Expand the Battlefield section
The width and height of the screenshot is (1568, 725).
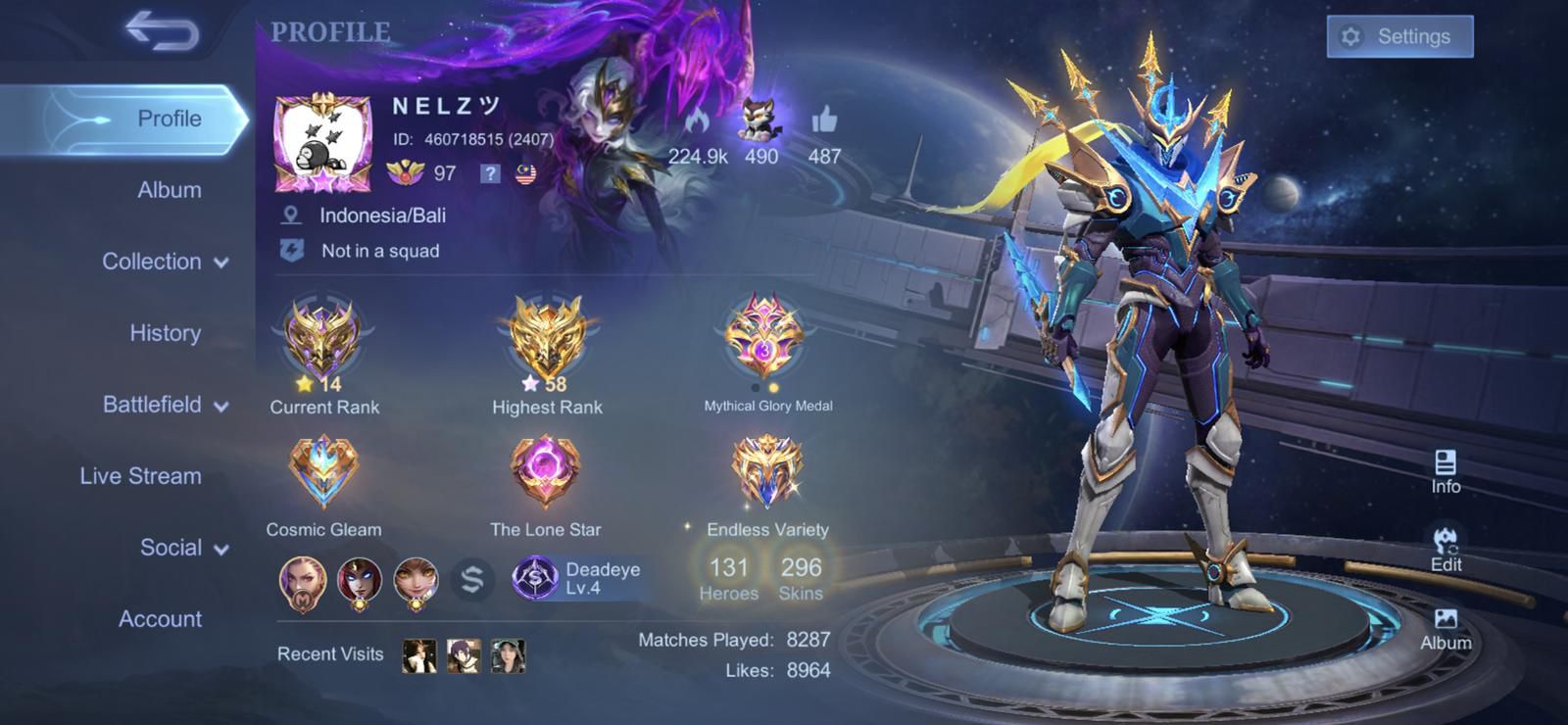click(165, 405)
